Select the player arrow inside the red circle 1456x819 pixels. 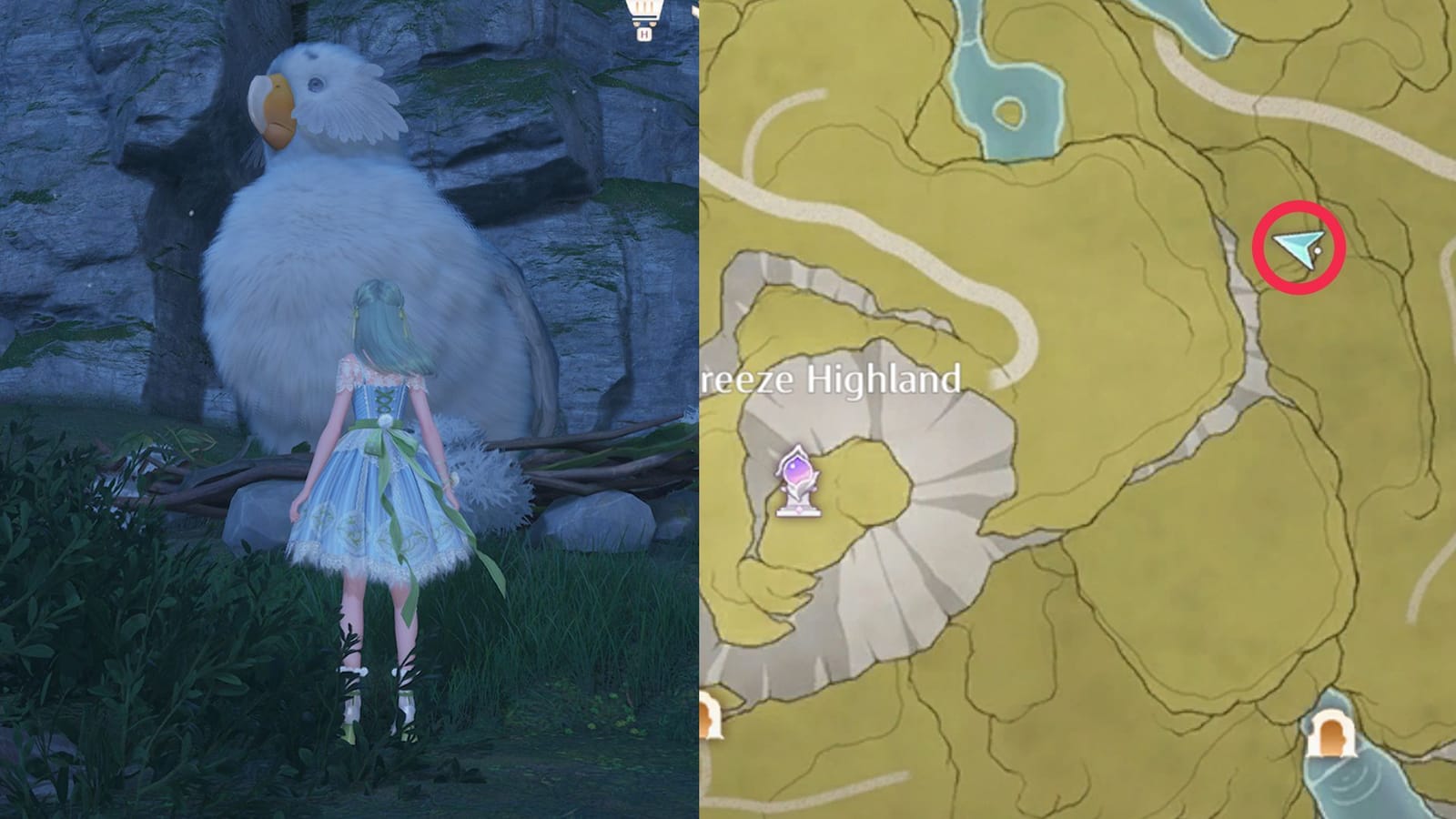click(x=1297, y=248)
